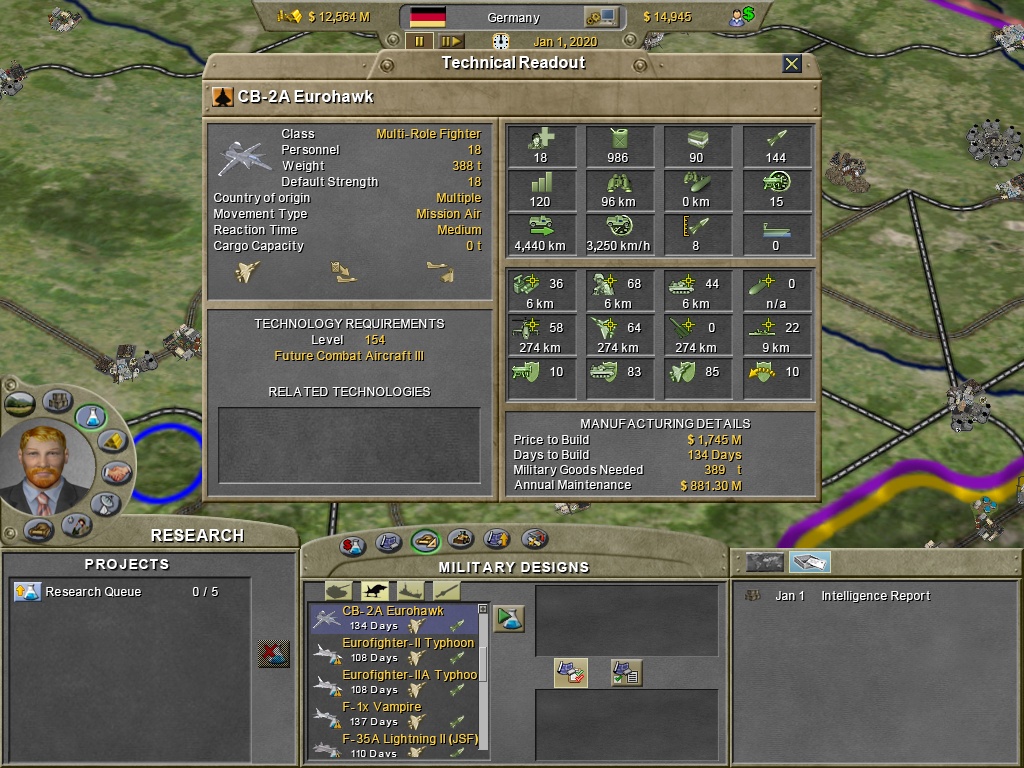Select the Research Queue project entry
1024x768 pixels.
[94, 592]
